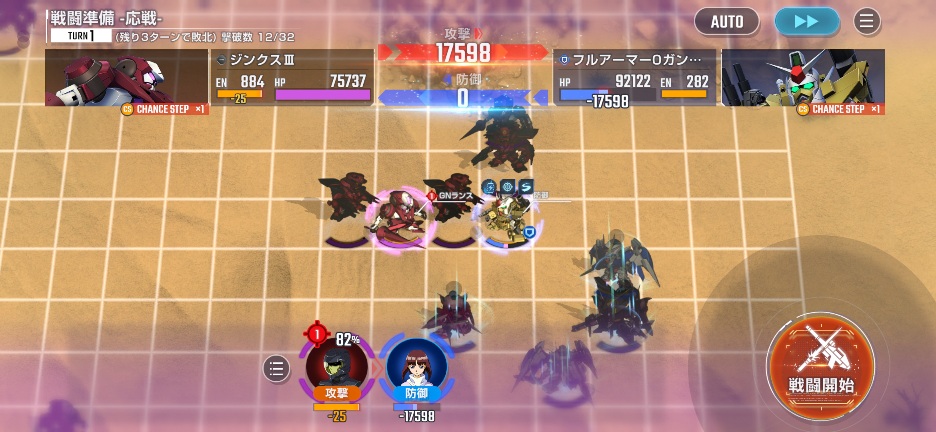Activate the fast-forward speed button
This screenshot has height=432, width=936.
[806, 21]
